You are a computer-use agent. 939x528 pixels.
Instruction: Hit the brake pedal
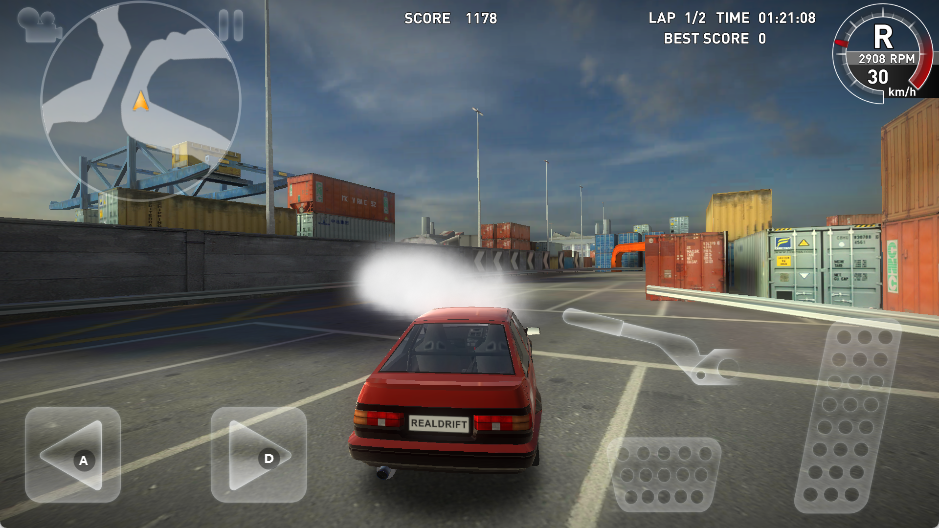click(x=665, y=473)
